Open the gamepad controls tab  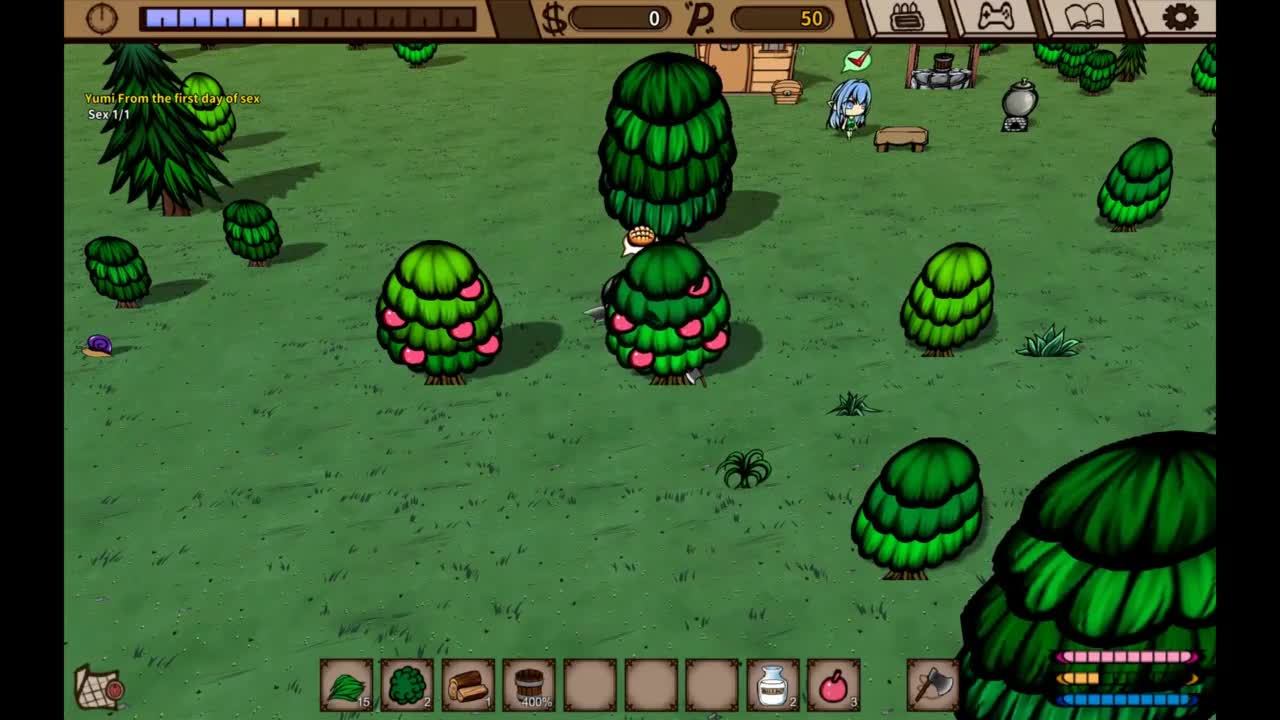(x=995, y=17)
